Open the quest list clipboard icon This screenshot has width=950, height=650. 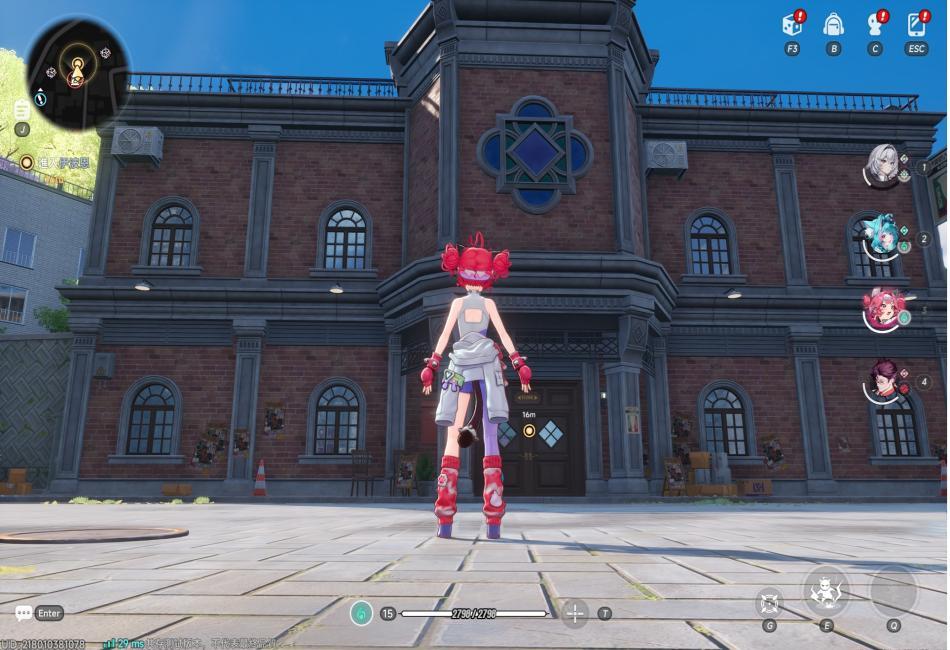pyautogui.click(x=22, y=110)
